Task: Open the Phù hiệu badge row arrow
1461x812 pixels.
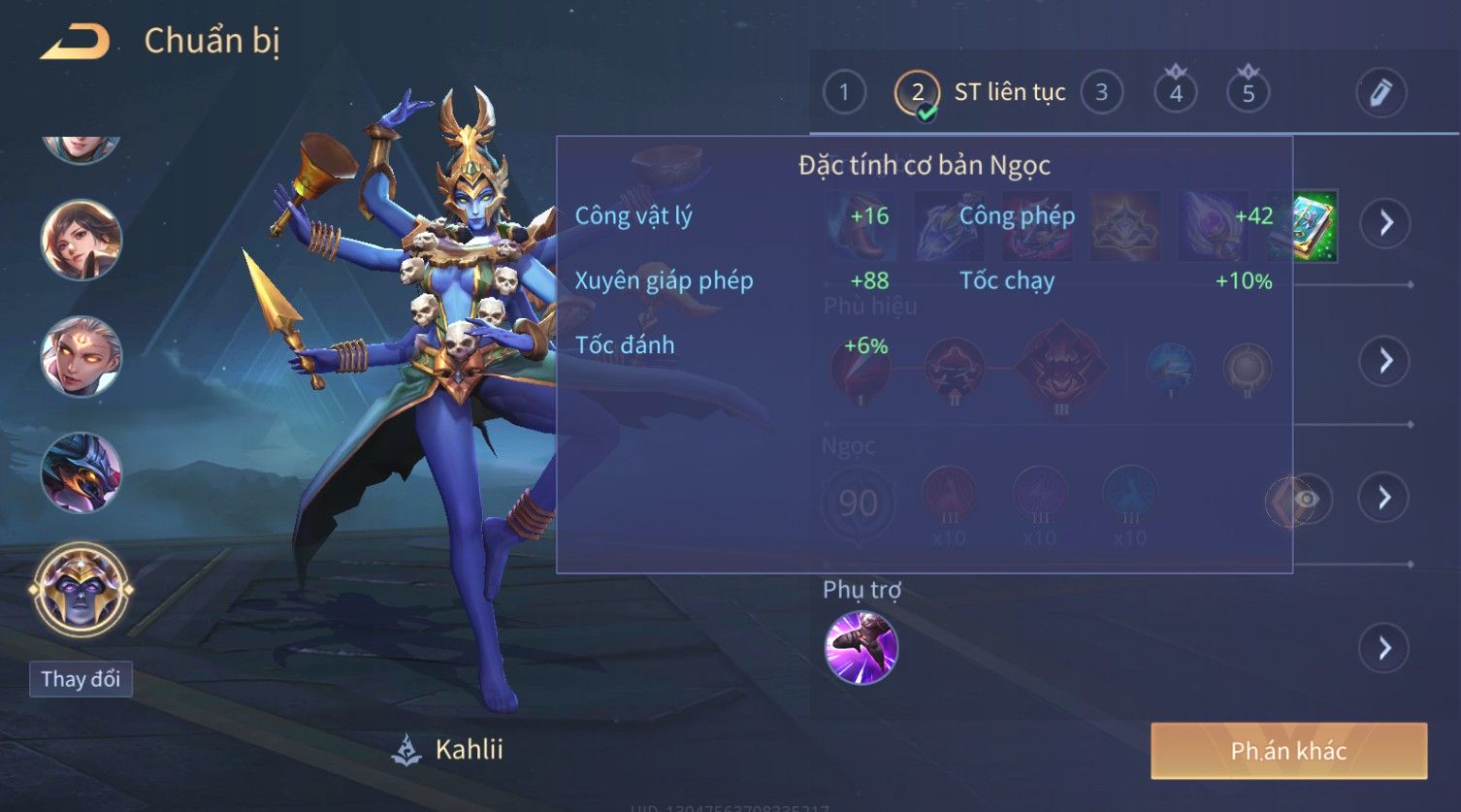Action: click(x=1385, y=361)
